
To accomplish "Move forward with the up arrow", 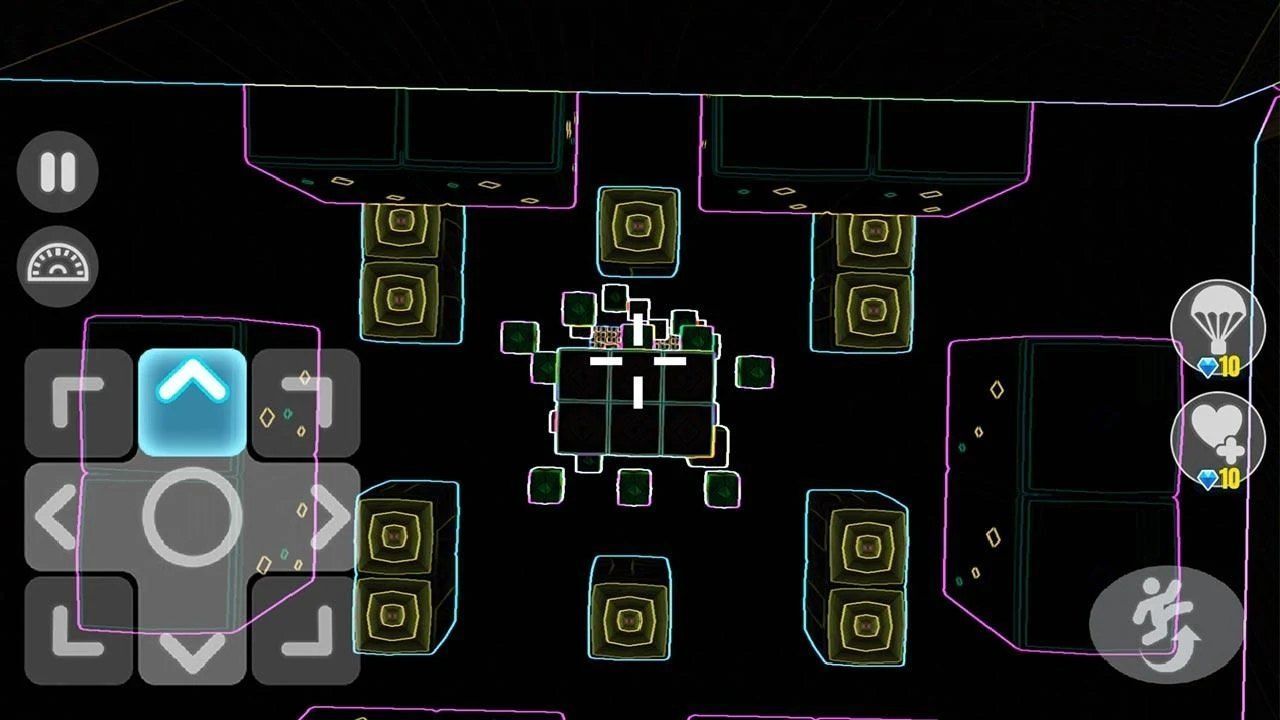I will [x=192, y=400].
